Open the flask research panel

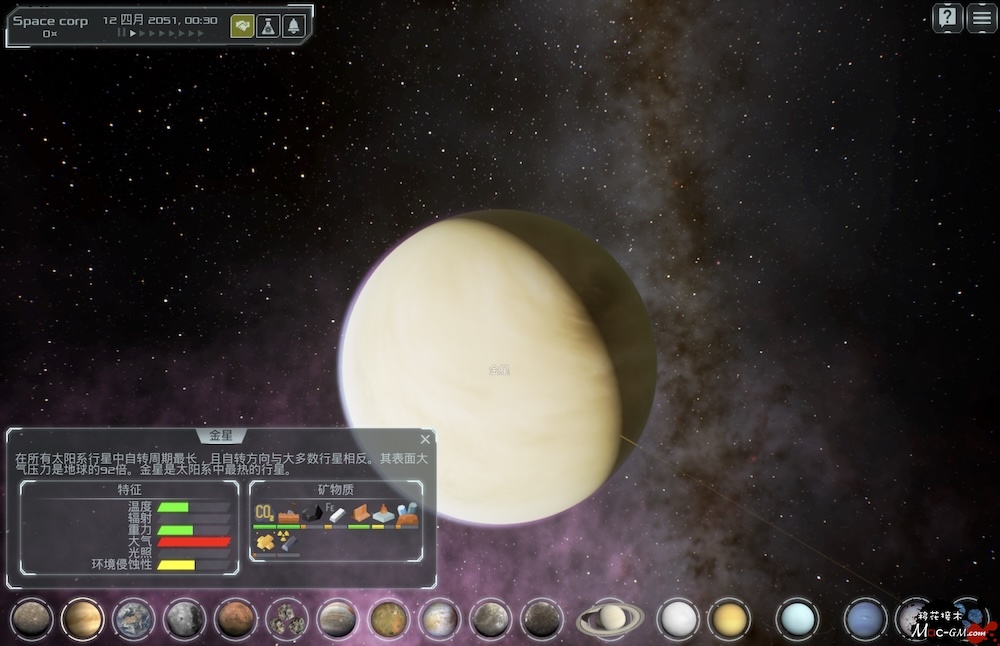tap(268, 26)
